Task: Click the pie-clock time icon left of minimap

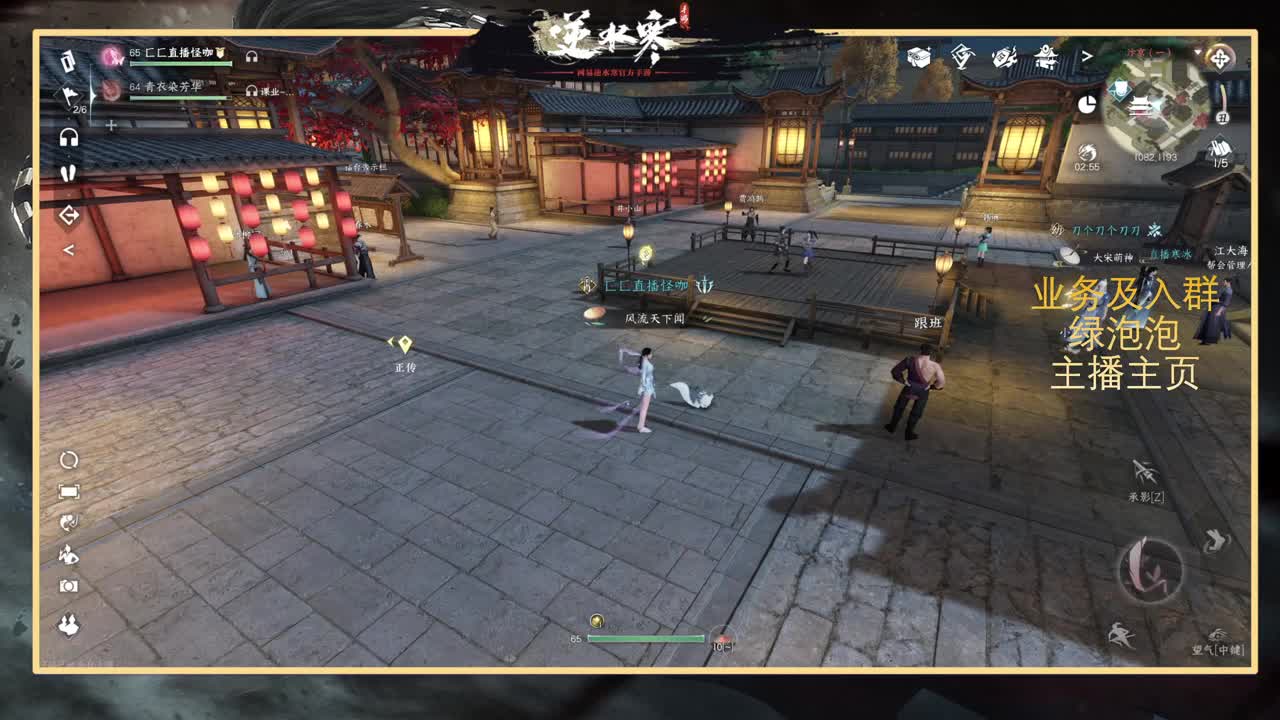Action: point(1088,103)
